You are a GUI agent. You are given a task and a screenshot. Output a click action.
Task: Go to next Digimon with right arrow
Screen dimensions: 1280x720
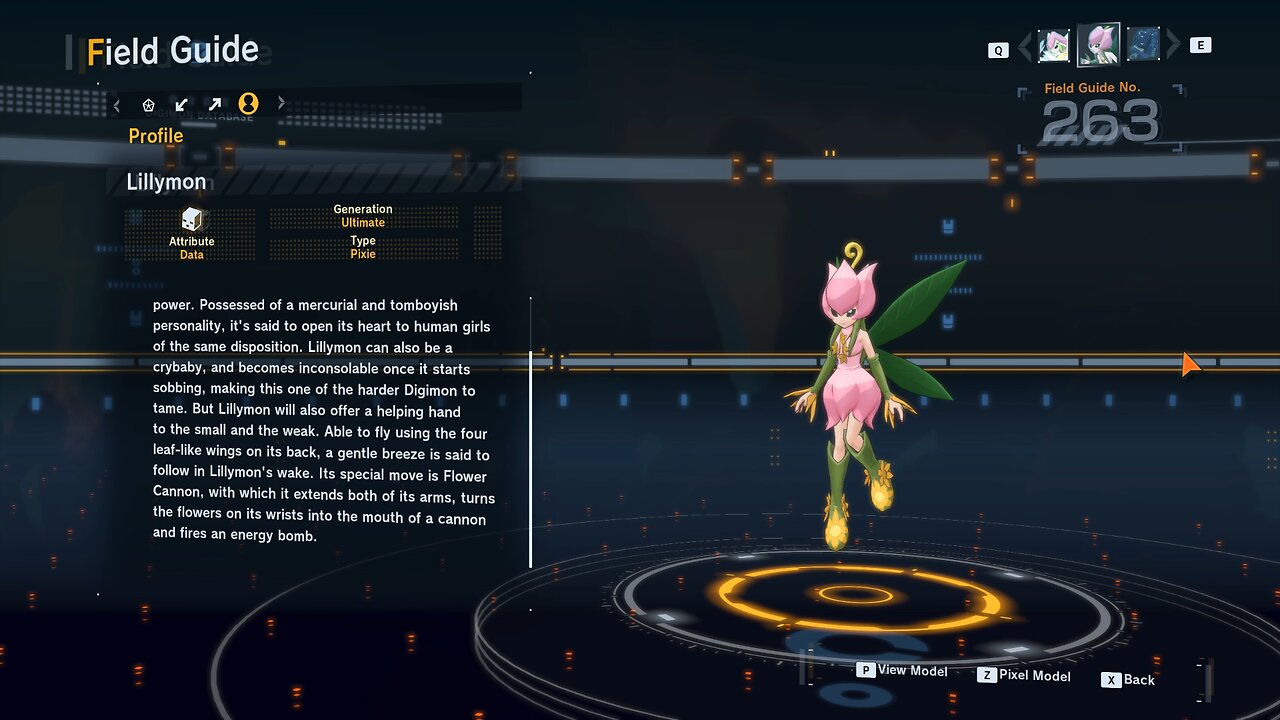point(1173,45)
